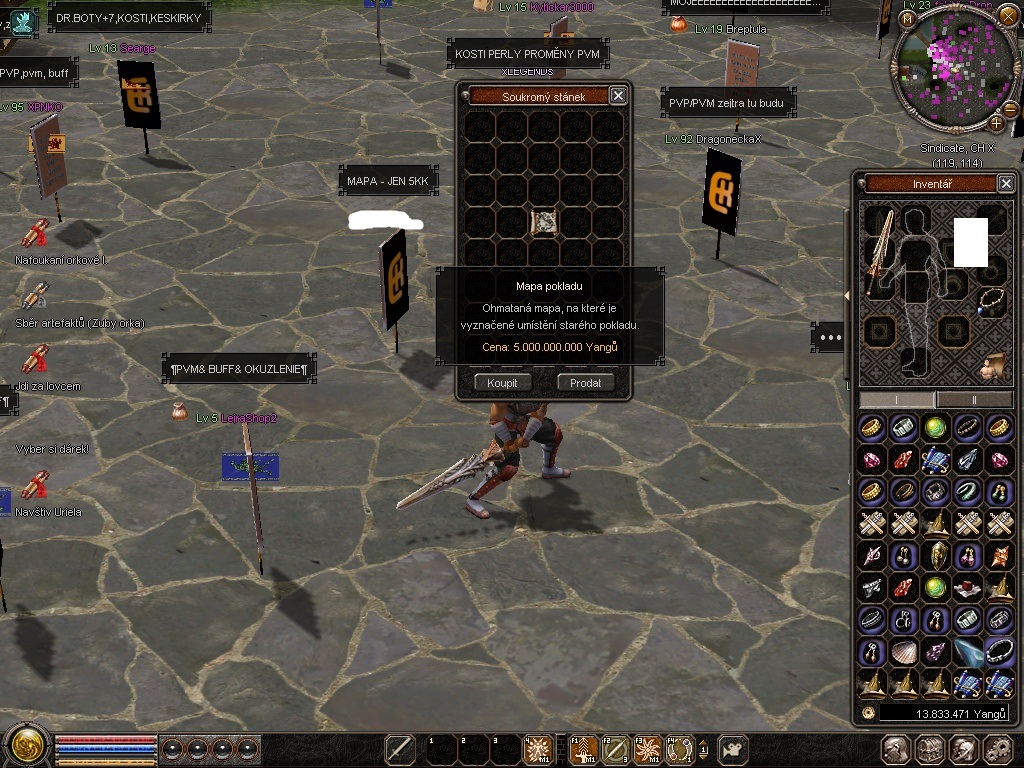
Task: Zoom in the minimap with the plus button
Action: pos(996,124)
